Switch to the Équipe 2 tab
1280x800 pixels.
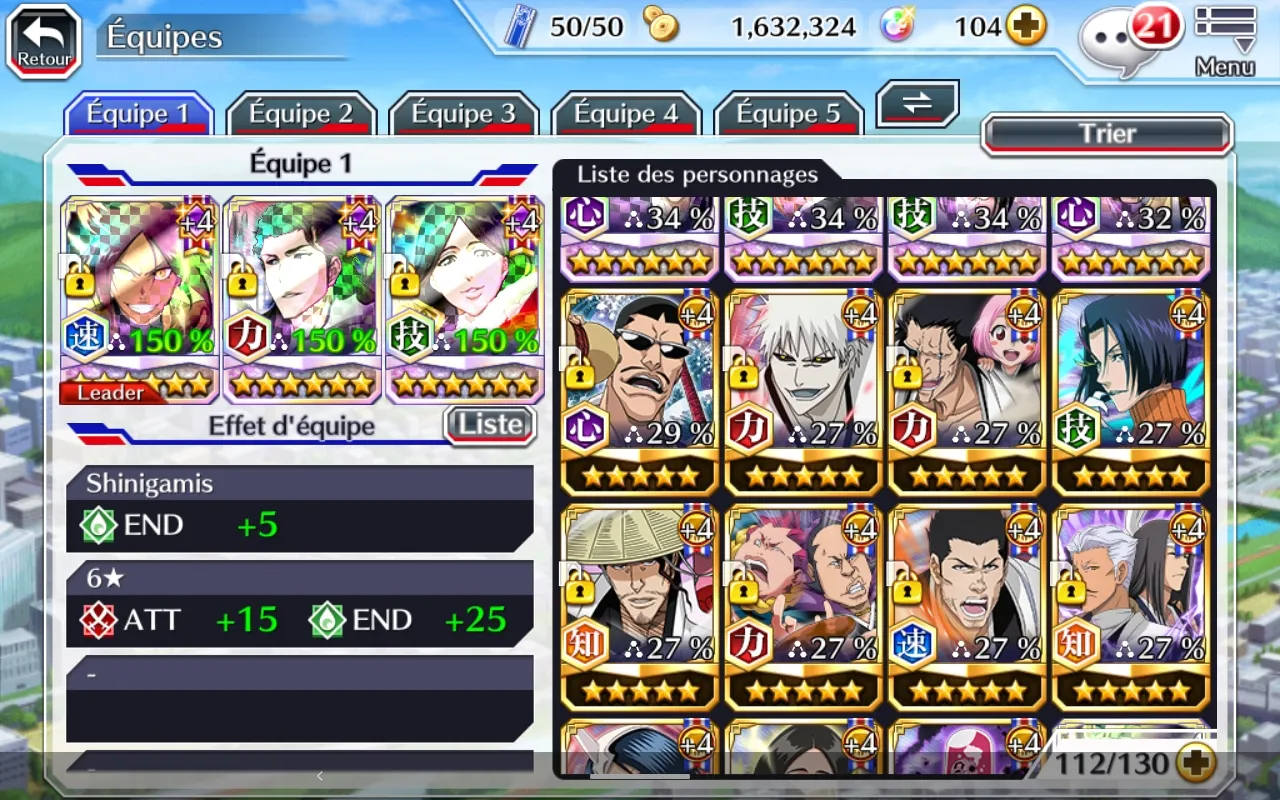pos(301,114)
